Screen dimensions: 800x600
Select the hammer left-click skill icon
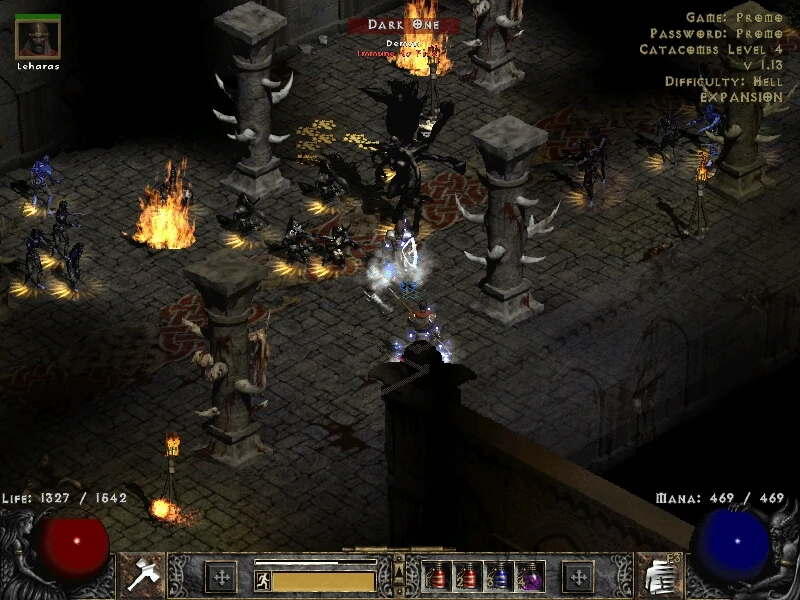142,575
